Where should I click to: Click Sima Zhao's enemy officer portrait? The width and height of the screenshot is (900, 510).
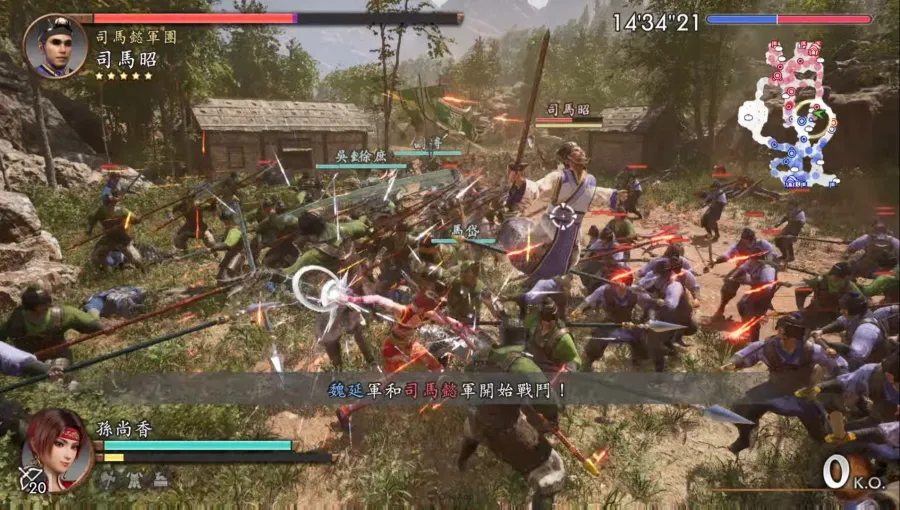pos(55,45)
